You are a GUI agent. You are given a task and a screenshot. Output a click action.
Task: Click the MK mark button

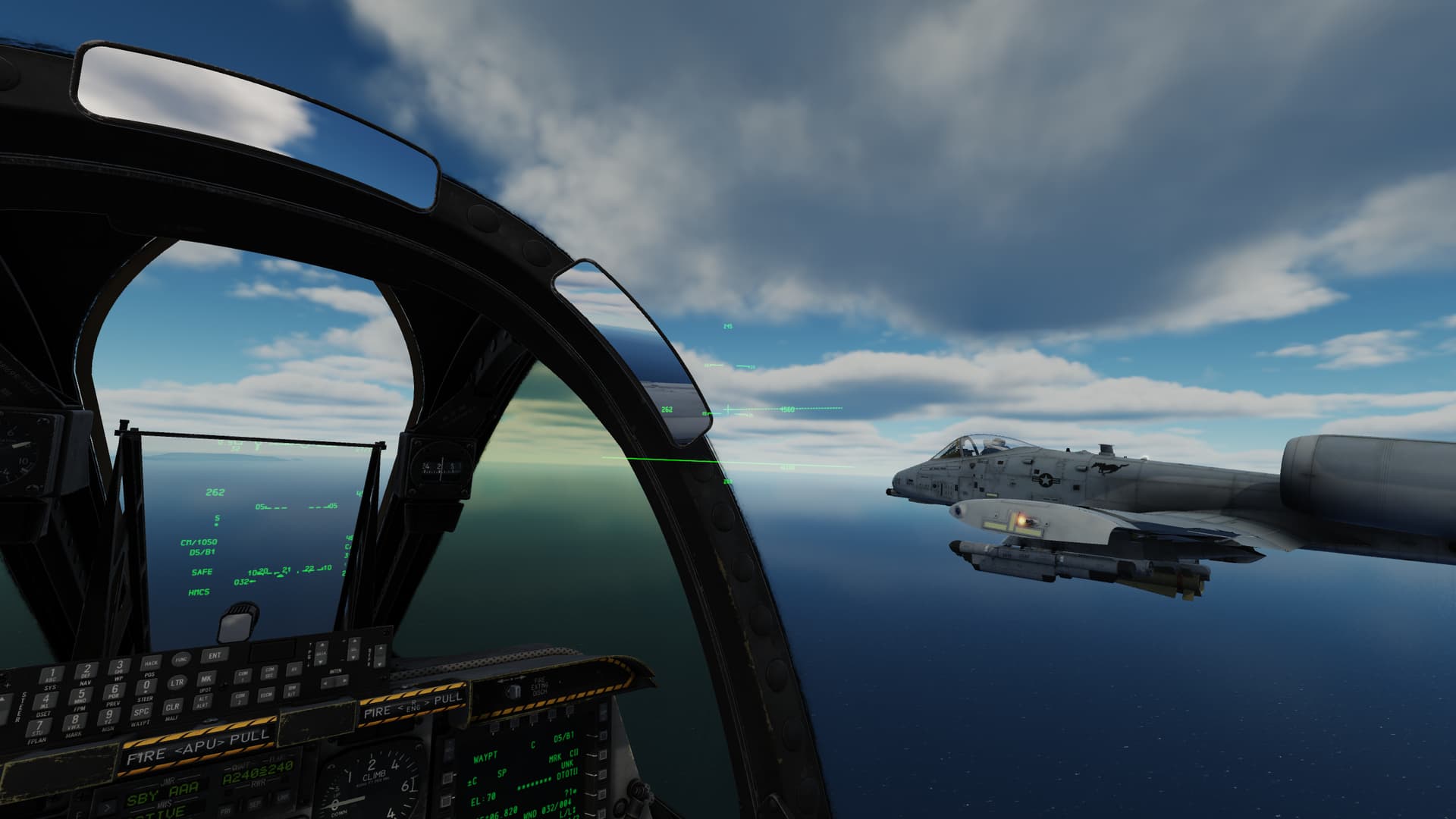(206, 679)
